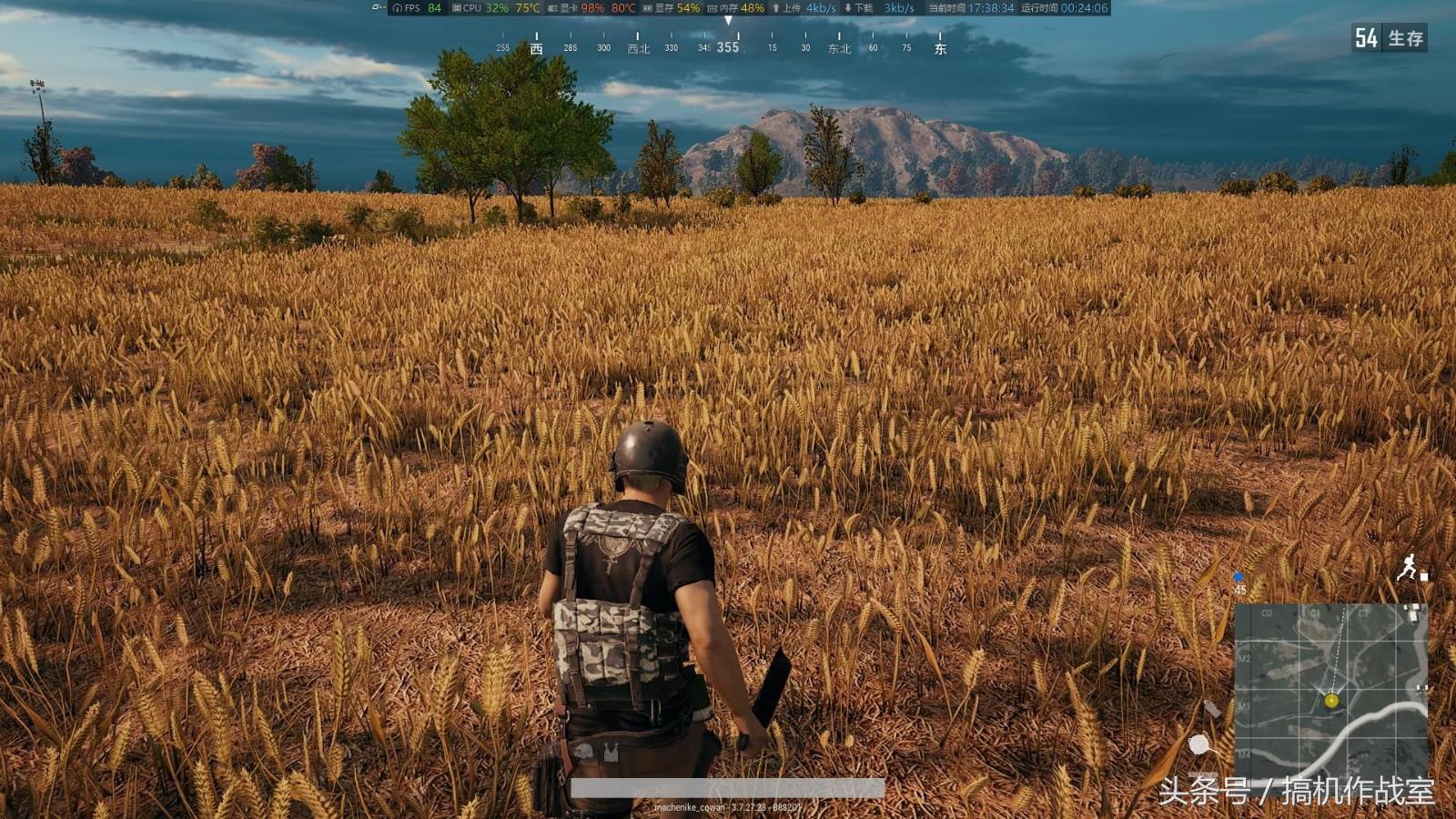Click the 355 heading on the compass bar
This screenshot has height=819, width=1456.
click(x=728, y=47)
